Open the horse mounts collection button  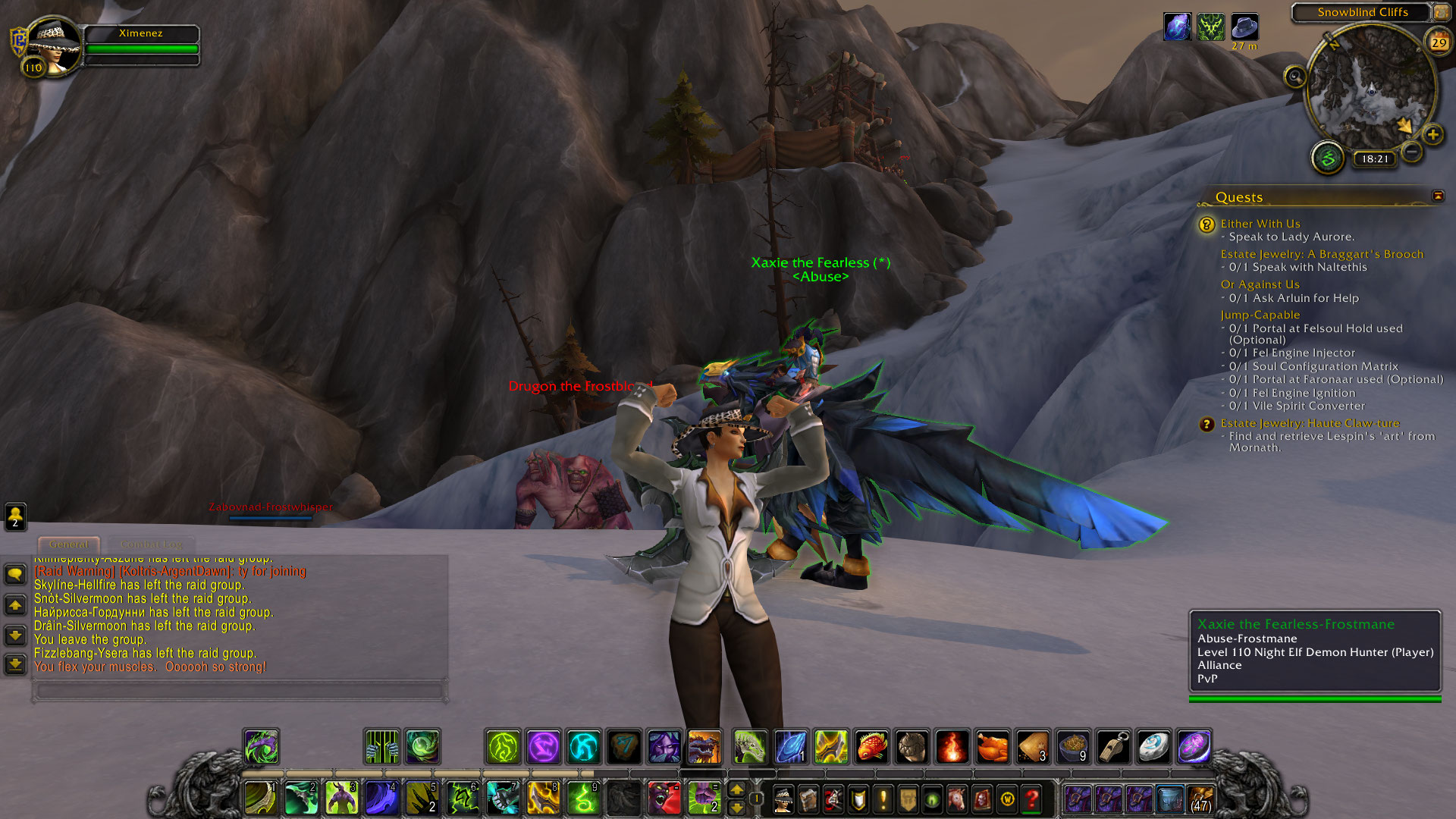[957, 799]
